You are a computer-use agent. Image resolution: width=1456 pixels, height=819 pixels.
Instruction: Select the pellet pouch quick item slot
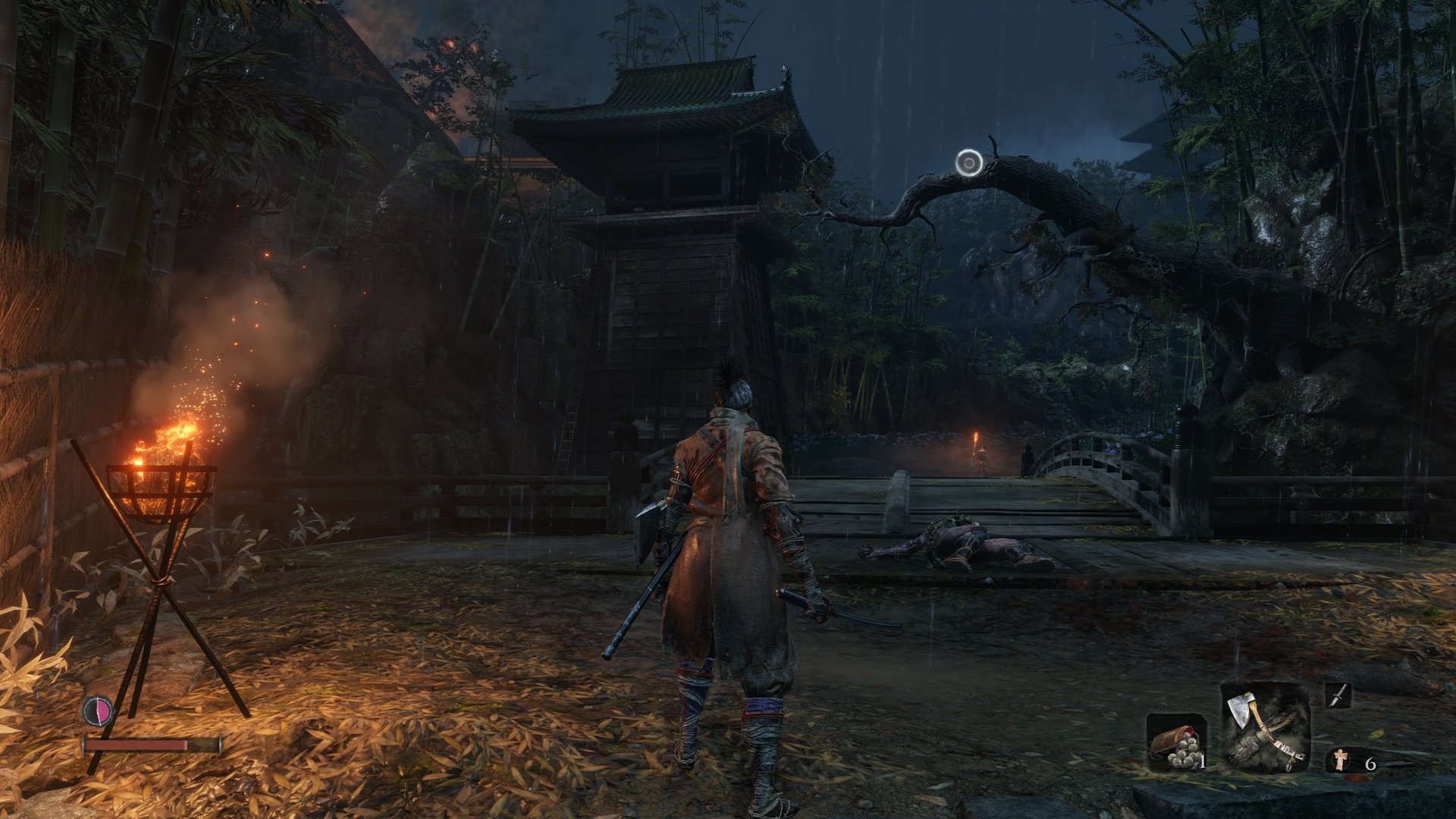tap(1174, 743)
